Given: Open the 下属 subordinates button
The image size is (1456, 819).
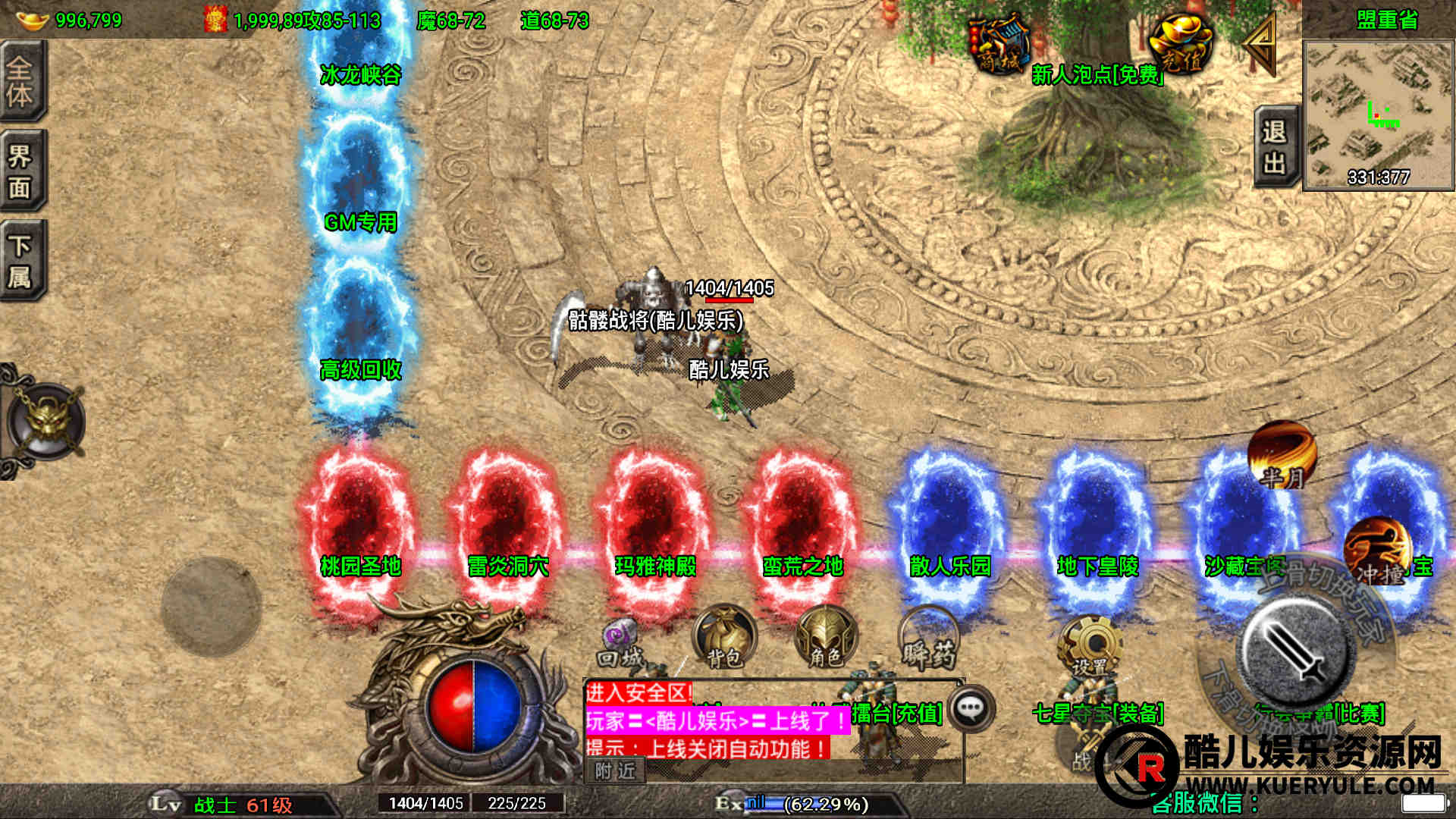Looking at the screenshot, I should pos(22,260).
